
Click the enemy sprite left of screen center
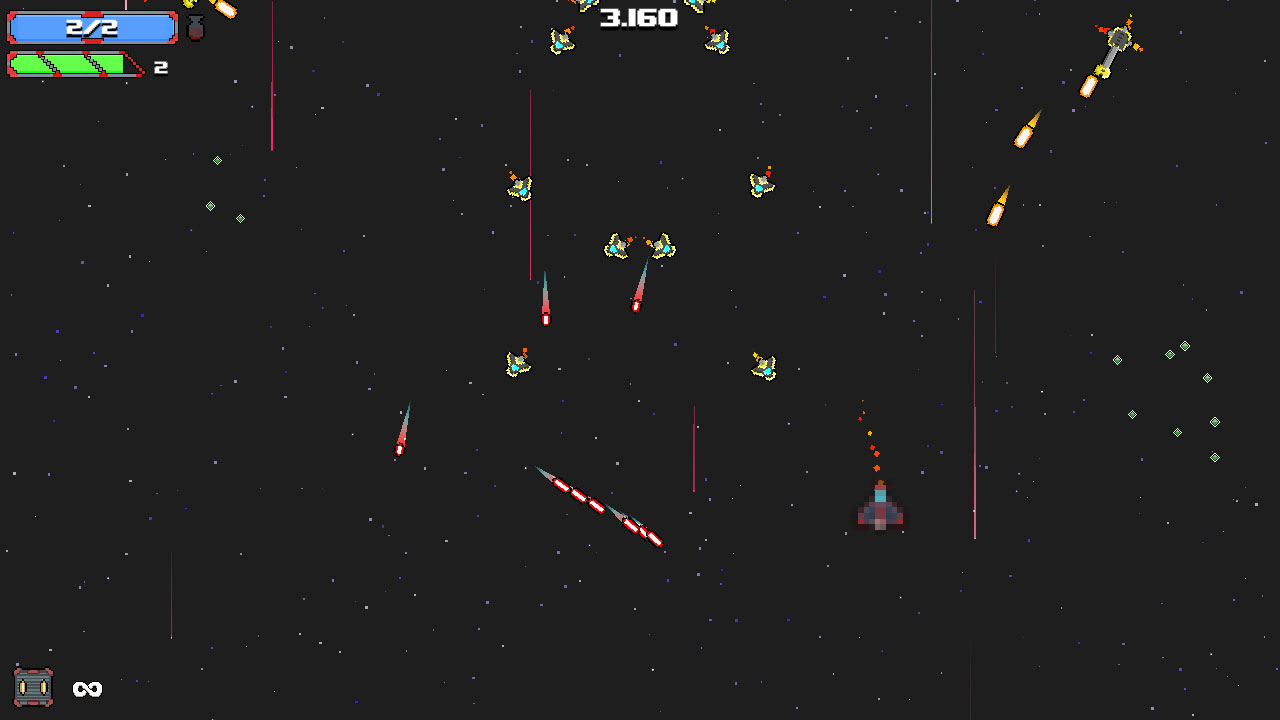coord(520,365)
